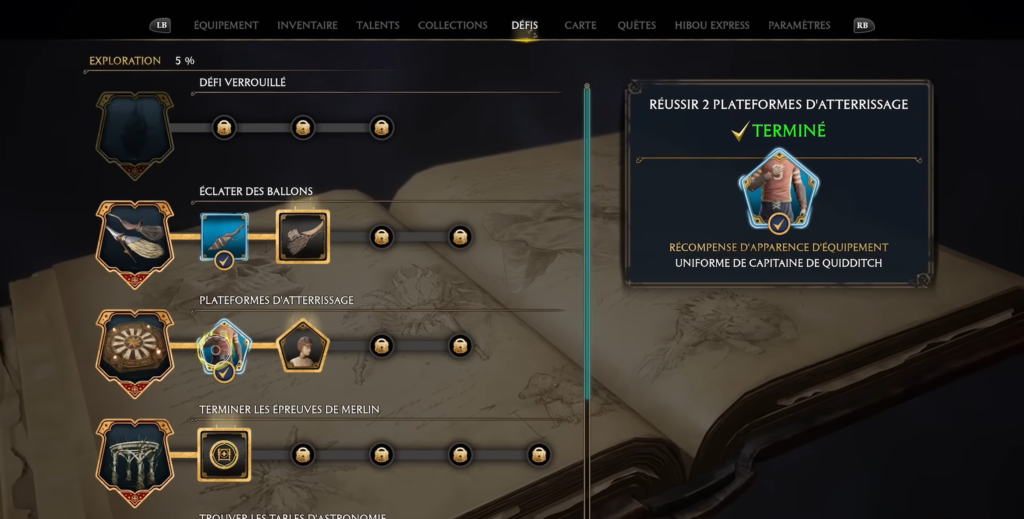1024x519 pixels.
Task: Switch to the Inventaire tab
Action: (x=307, y=25)
